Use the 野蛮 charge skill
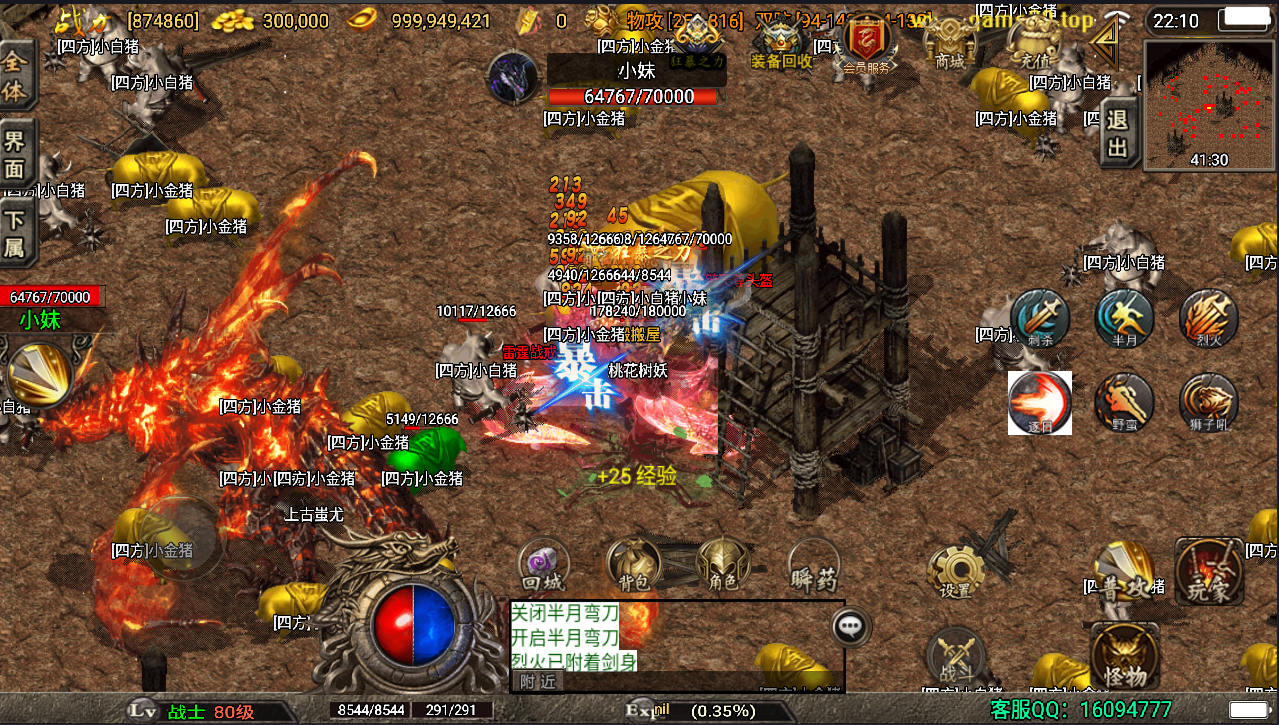Screen dimensions: 1279x725 (1124, 403)
